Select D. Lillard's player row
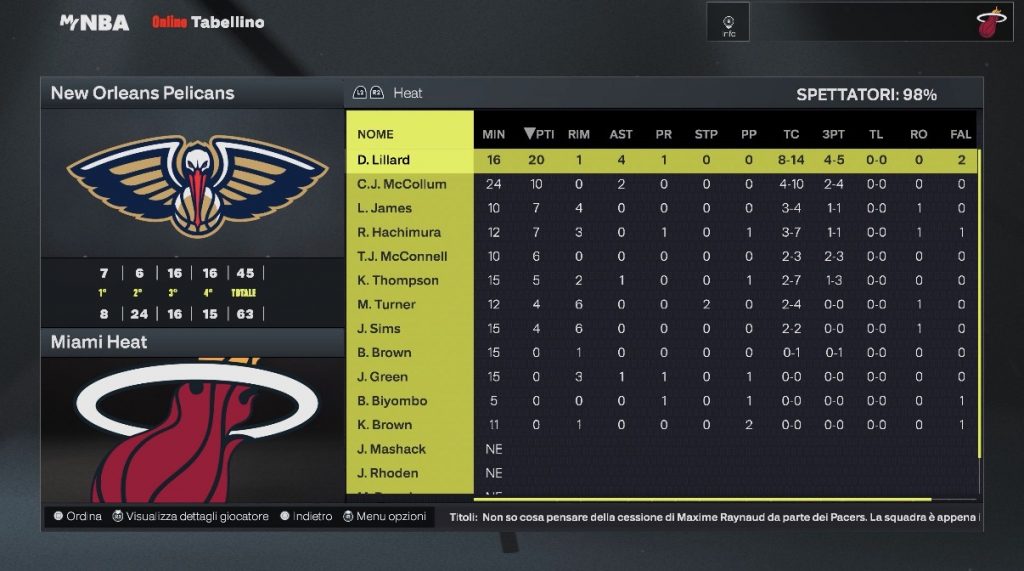The height and width of the screenshot is (571, 1024). pyautogui.click(x=384, y=160)
